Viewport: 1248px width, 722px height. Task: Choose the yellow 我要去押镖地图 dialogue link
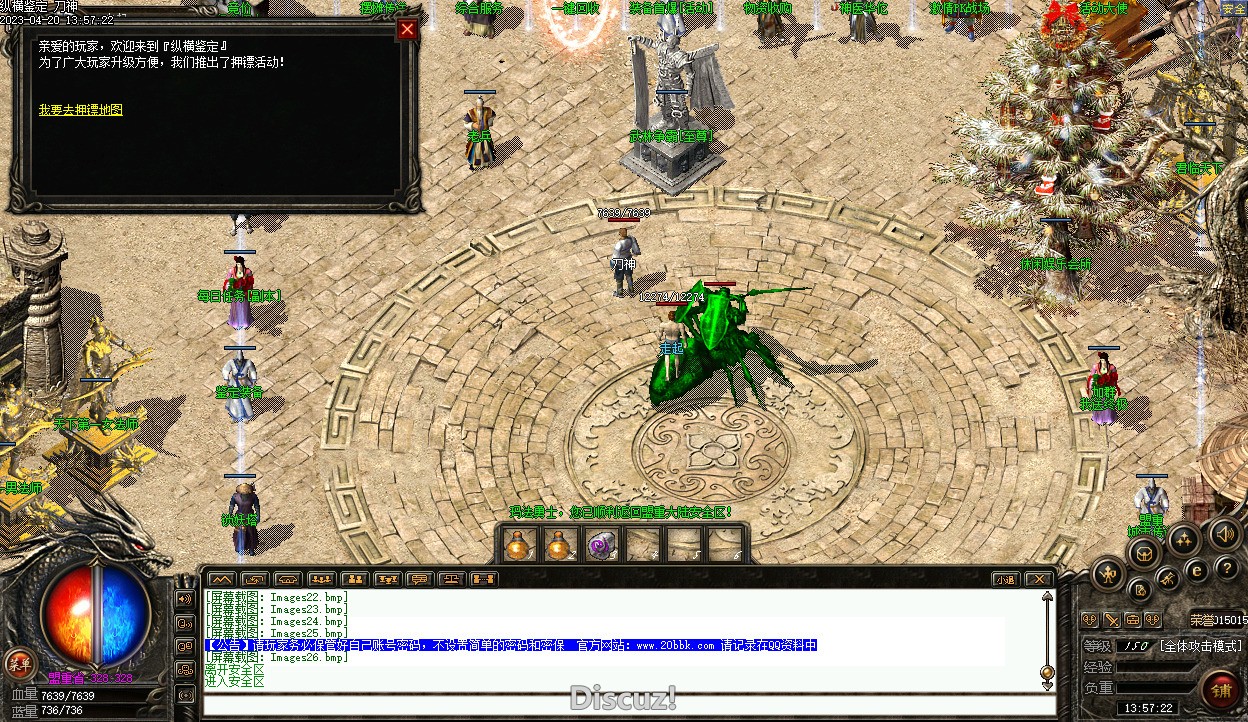click(x=80, y=110)
